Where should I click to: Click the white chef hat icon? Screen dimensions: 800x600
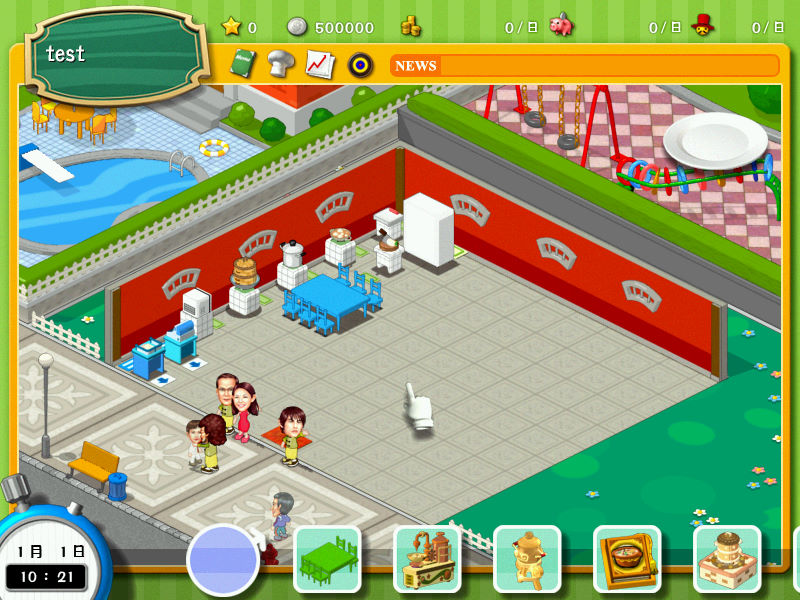coord(281,64)
